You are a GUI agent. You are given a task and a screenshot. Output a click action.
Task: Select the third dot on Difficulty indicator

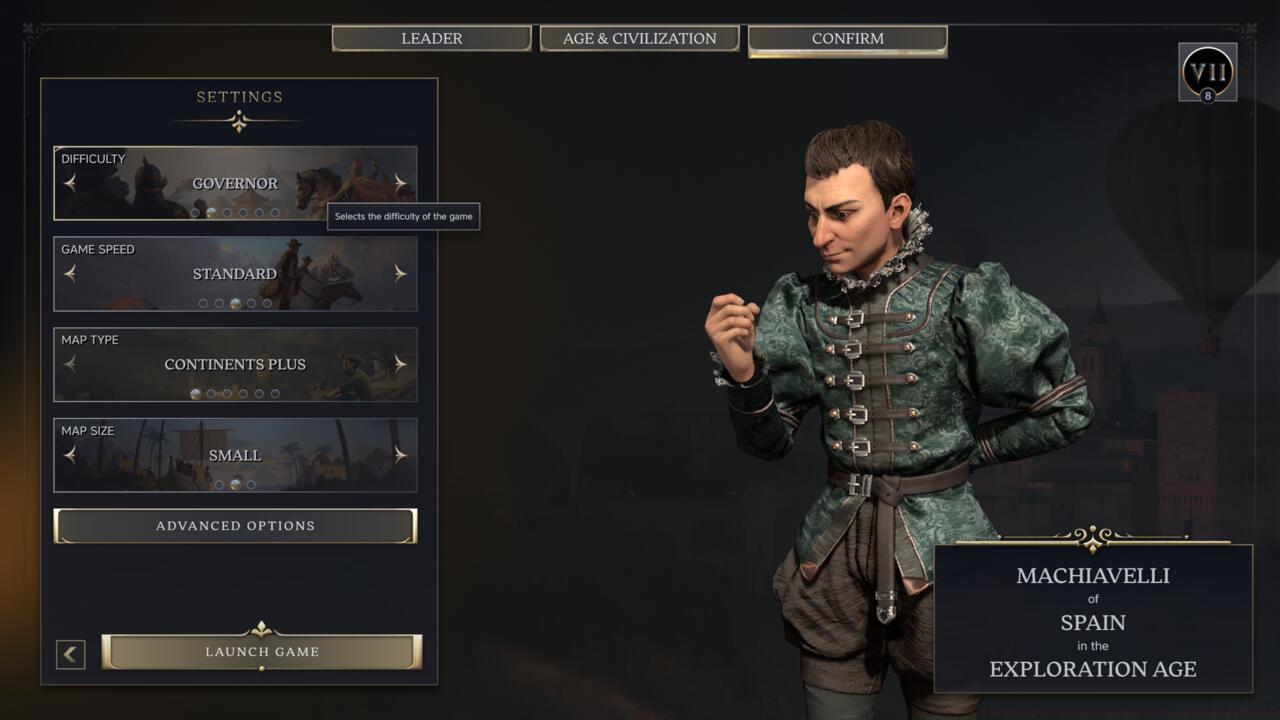[228, 212]
